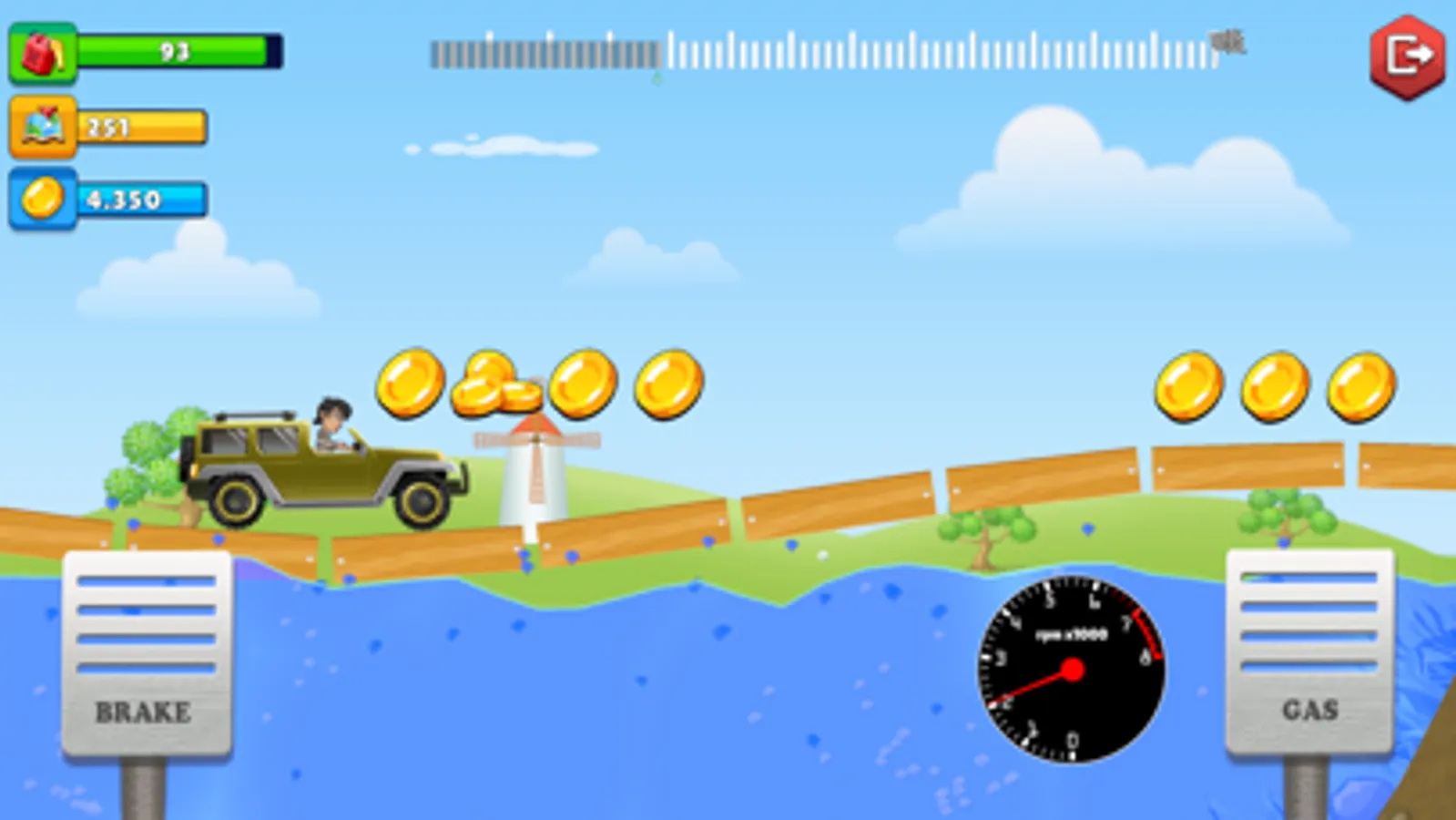The image size is (1456, 820).
Task: Click the RPM tachometer gauge
Action: coord(1071,671)
